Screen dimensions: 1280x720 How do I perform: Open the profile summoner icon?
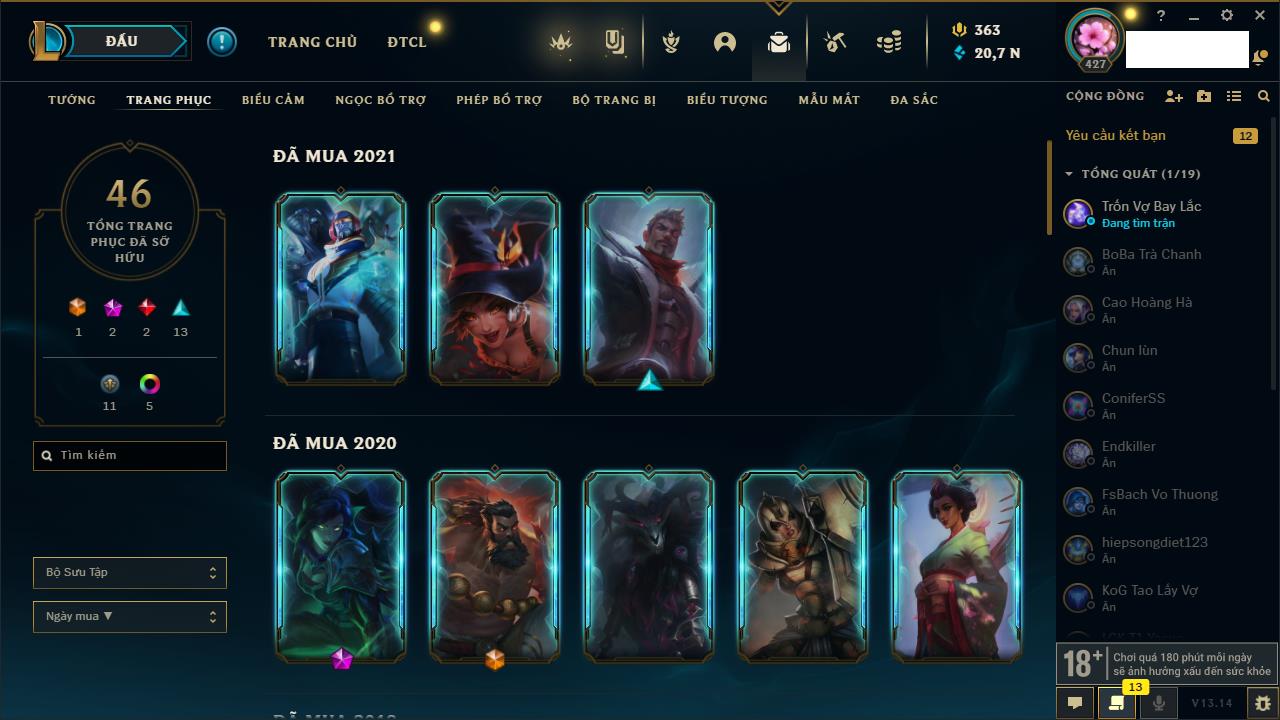click(x=1095, y=38)
